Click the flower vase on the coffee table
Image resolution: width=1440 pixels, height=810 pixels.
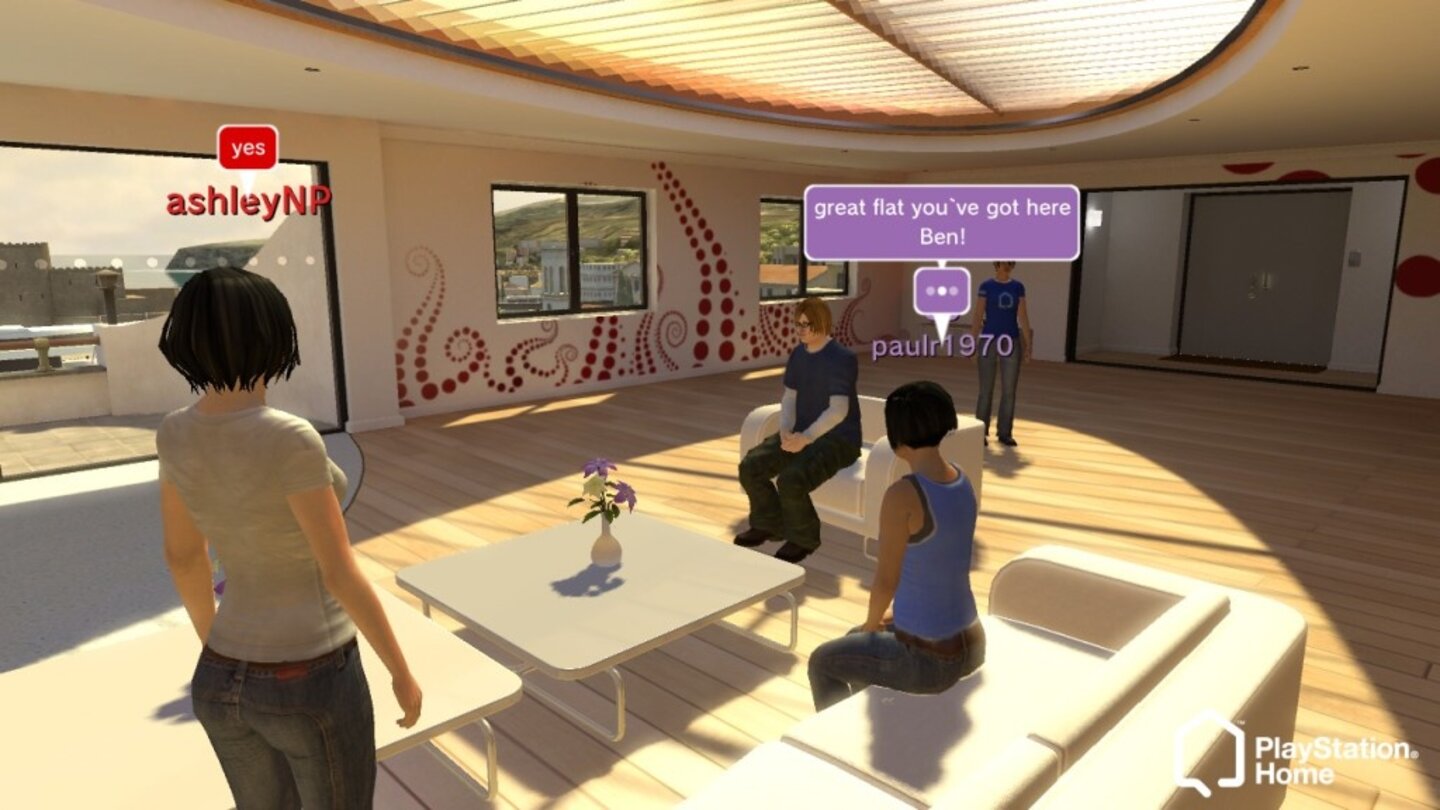(603, 520)
